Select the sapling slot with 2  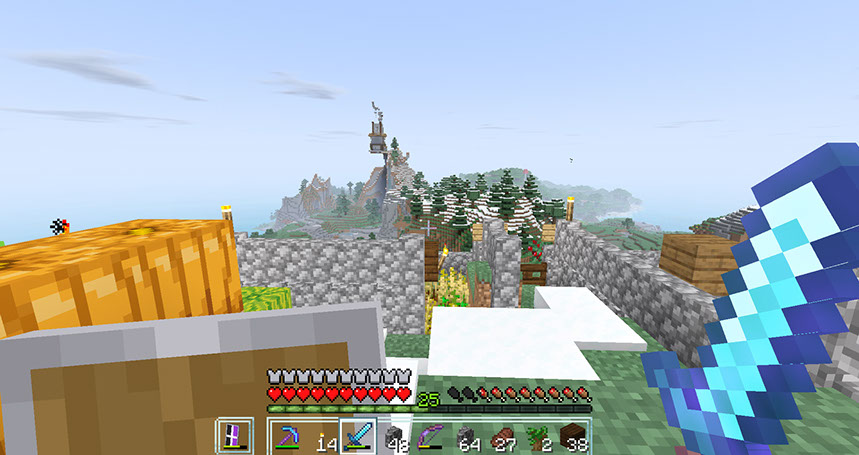coord(538,437)
